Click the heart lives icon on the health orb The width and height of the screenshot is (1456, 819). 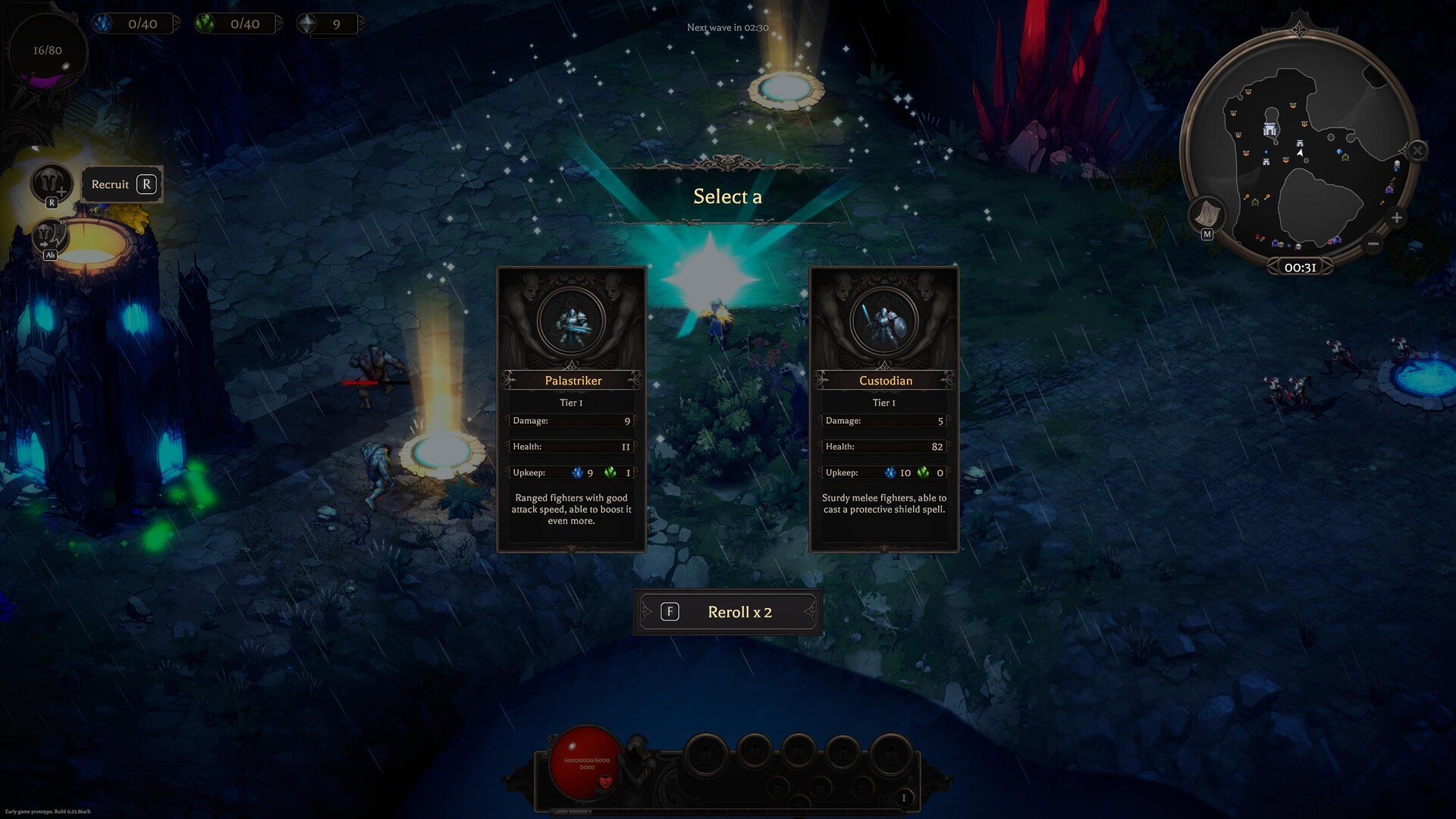pos(605,783)
